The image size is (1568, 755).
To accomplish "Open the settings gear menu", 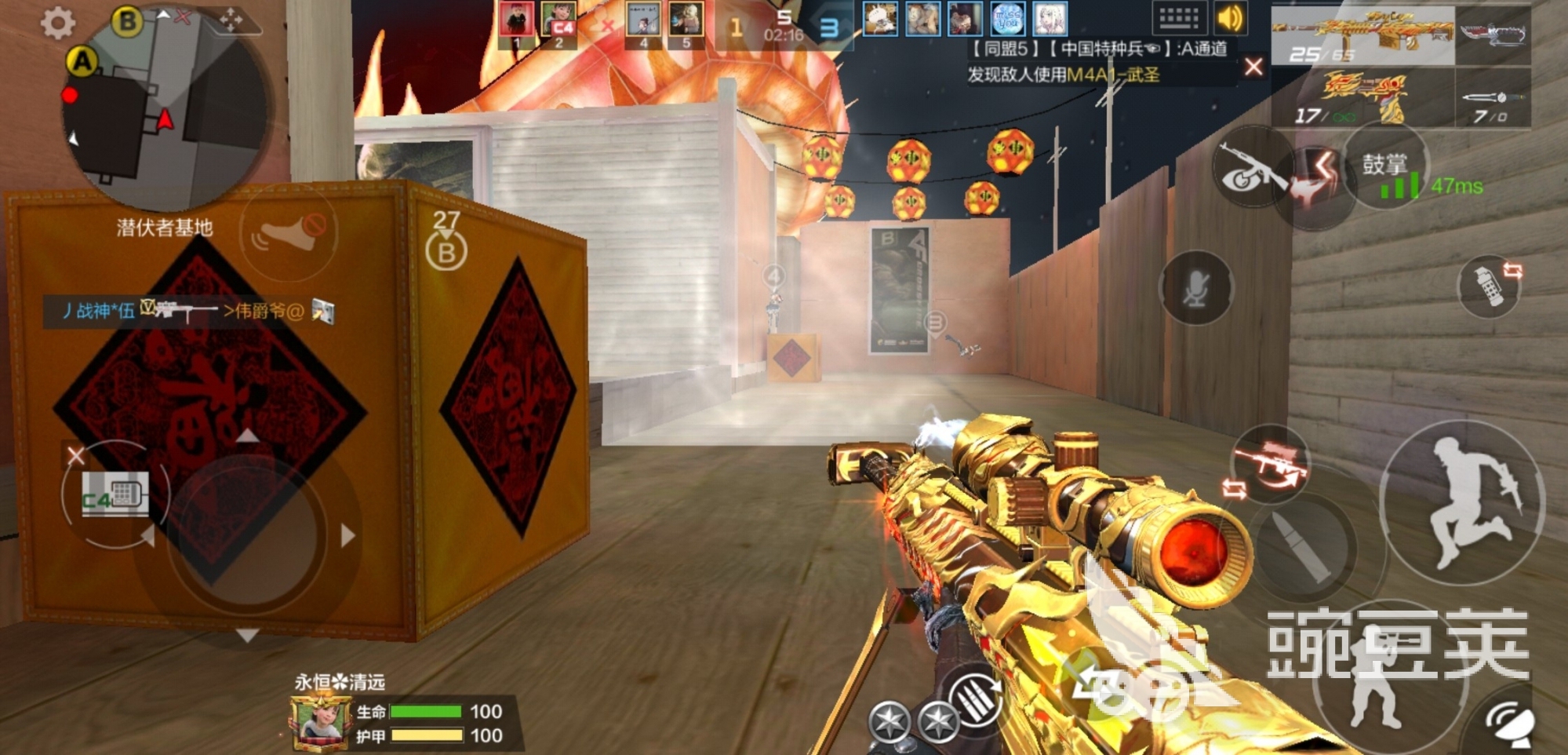I will [58, 24].
